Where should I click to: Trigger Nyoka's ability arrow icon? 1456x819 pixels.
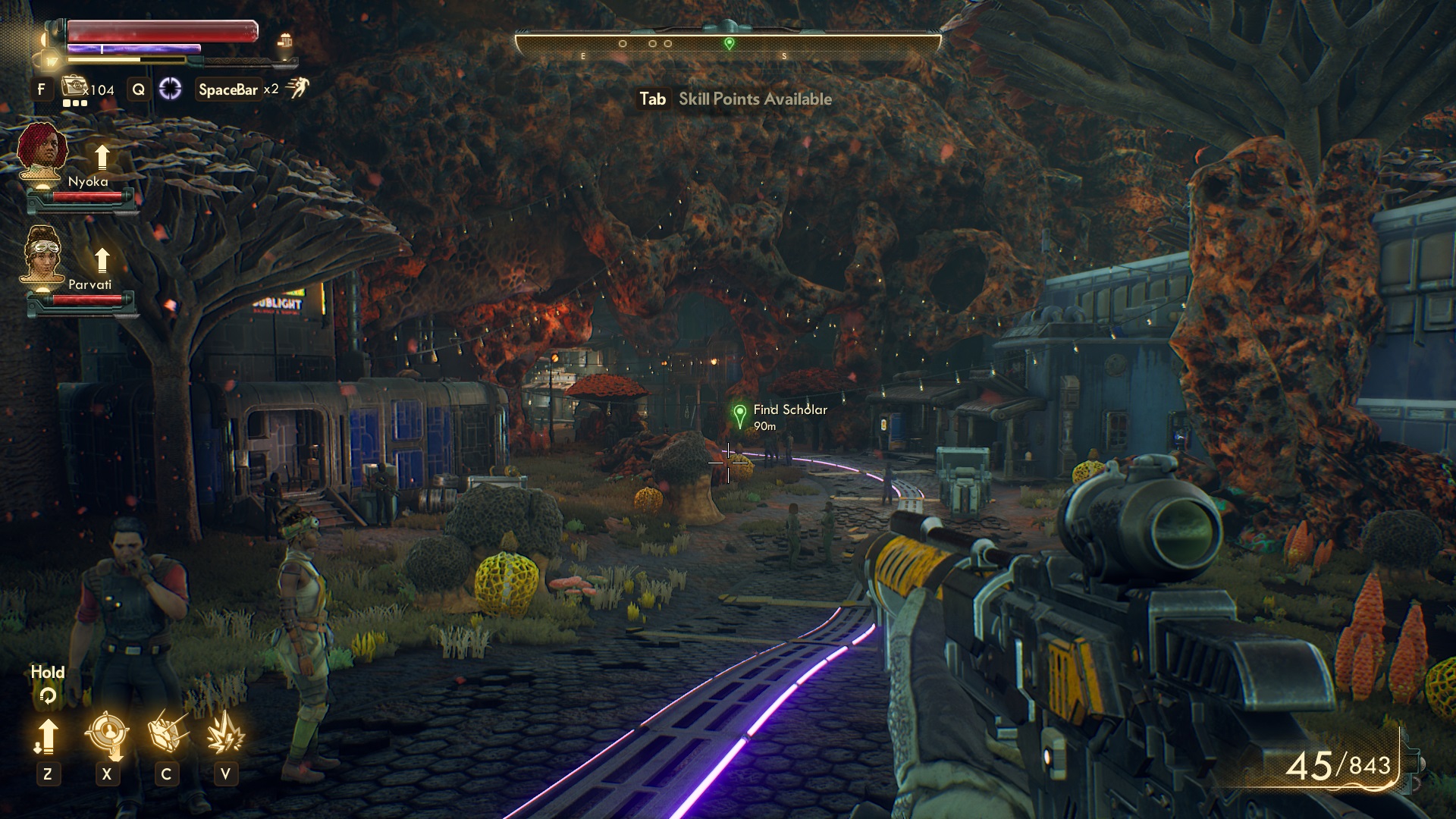pyautogui.click(x=102, y=157)
